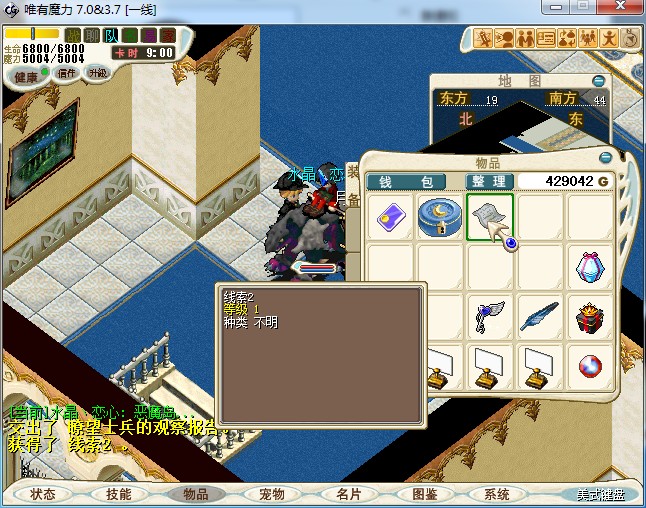Select the winged axe item slot
The width and height of the screenshot is (646, 508).
coord(490,318)
